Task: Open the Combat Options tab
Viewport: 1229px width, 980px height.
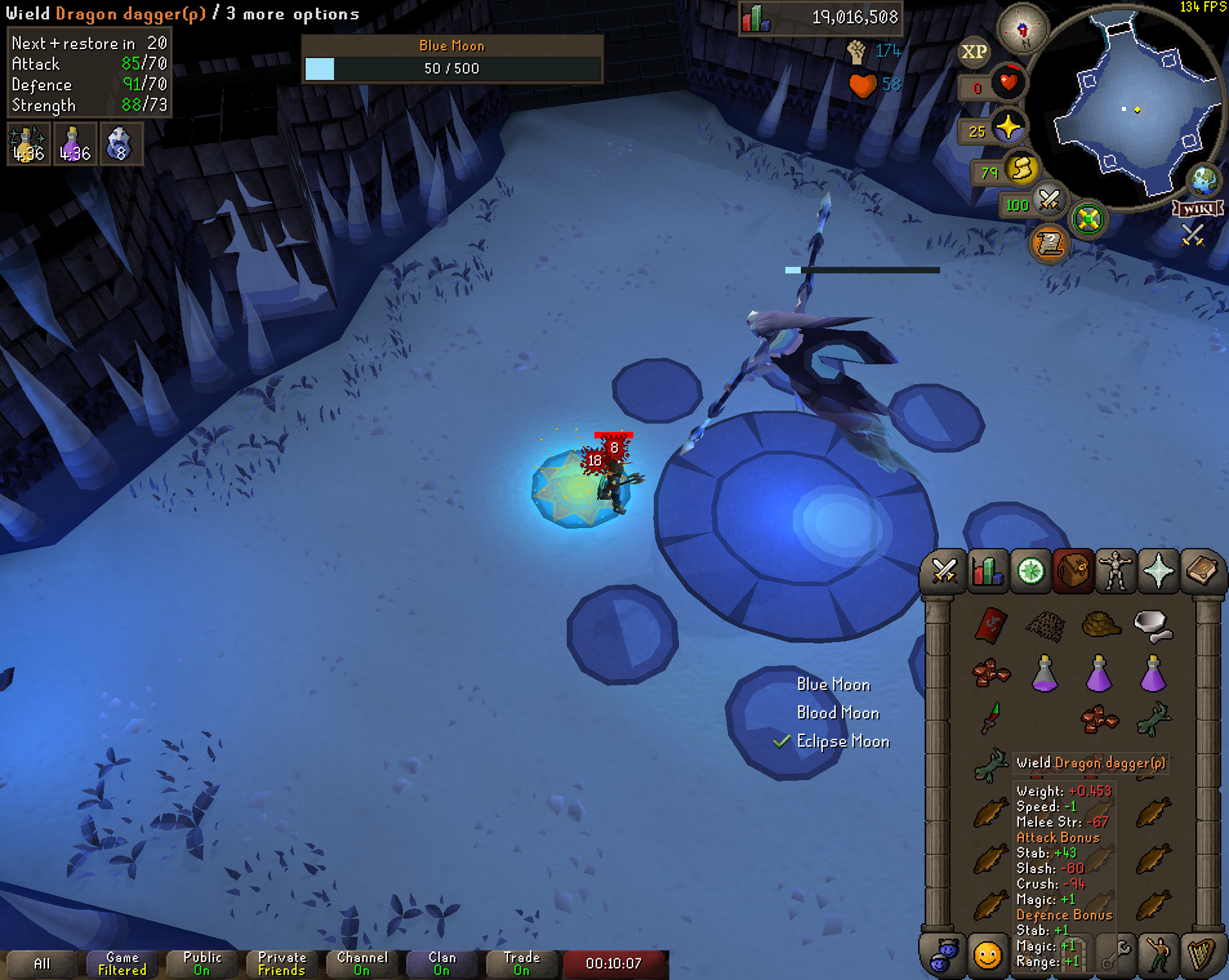Action: click(944, 571)
